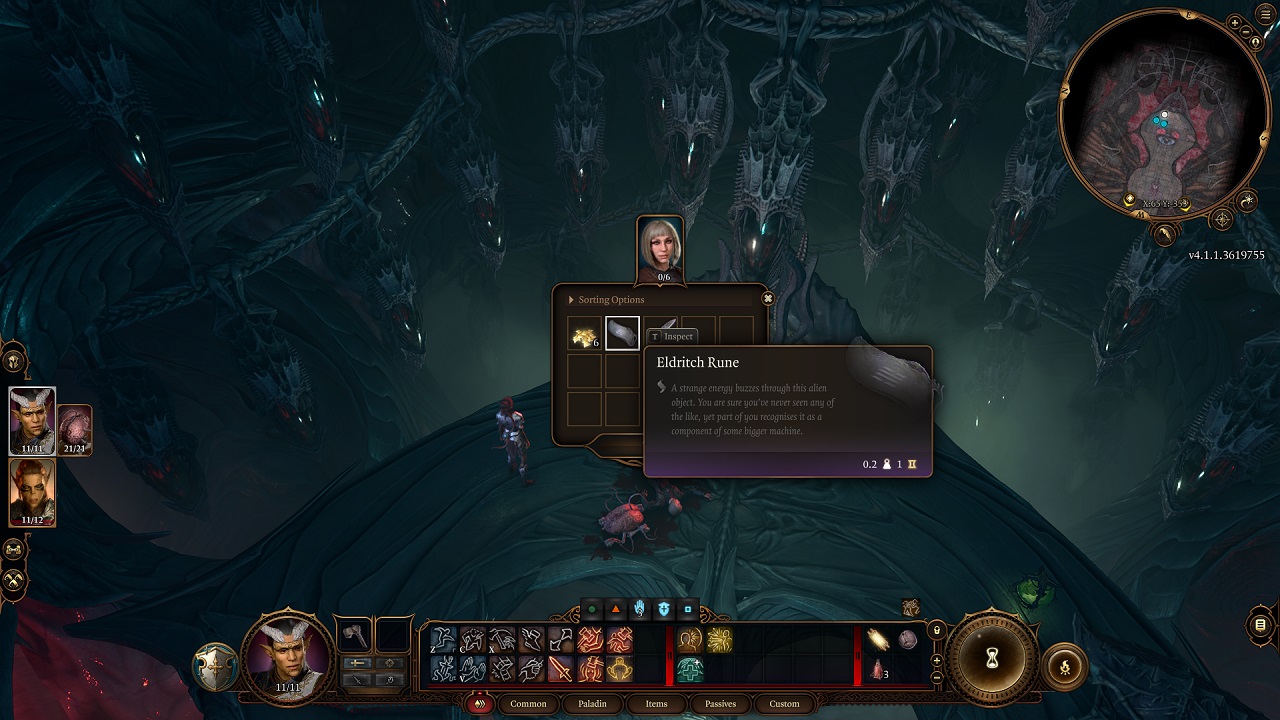The width and height of the screenshot is (1280, 720).
Task: Open the journal icon on right edge
Action: click(x=1259, y=625)
